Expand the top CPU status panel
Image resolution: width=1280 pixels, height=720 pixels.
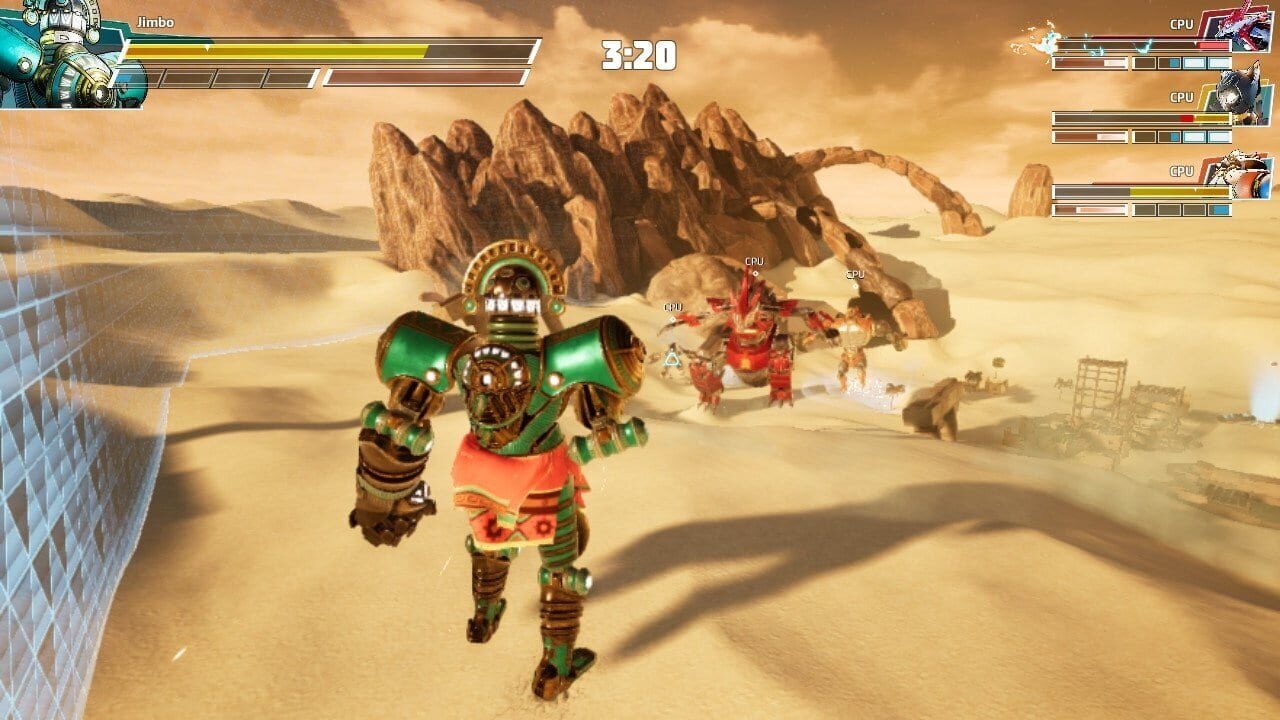(1140, 45)
